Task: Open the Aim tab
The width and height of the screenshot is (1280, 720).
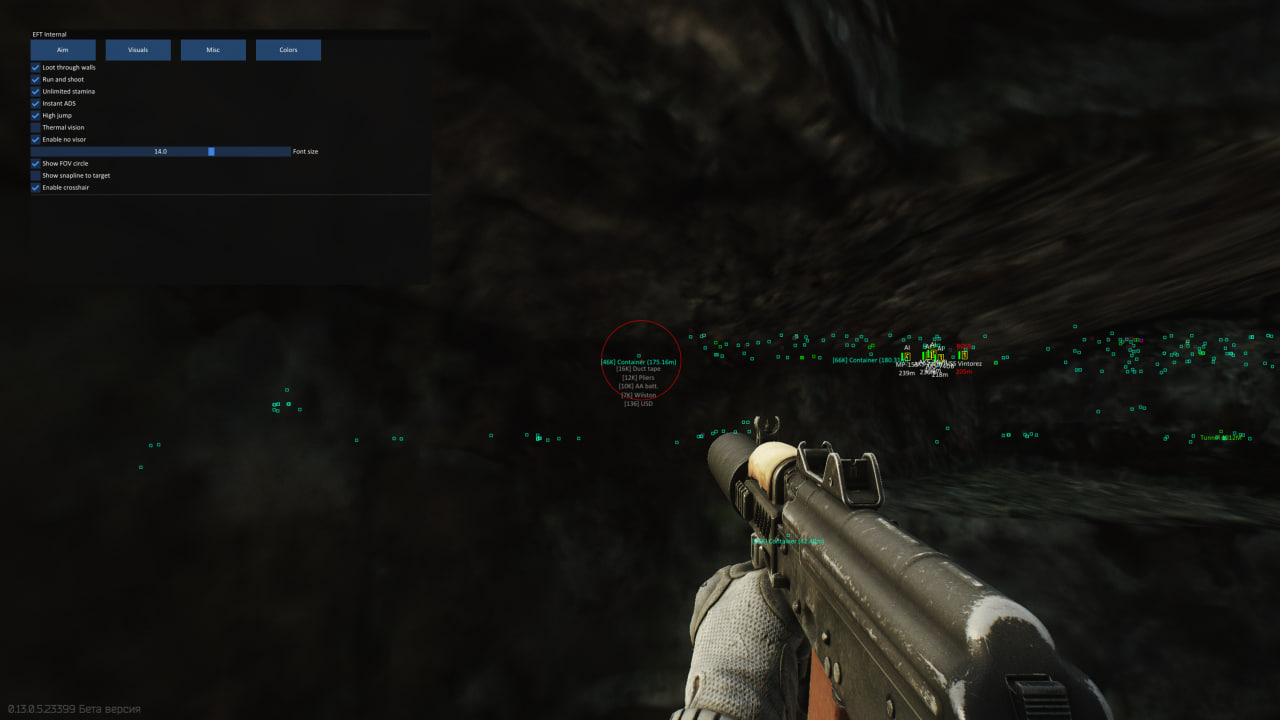Action: [x=63, y=50]
